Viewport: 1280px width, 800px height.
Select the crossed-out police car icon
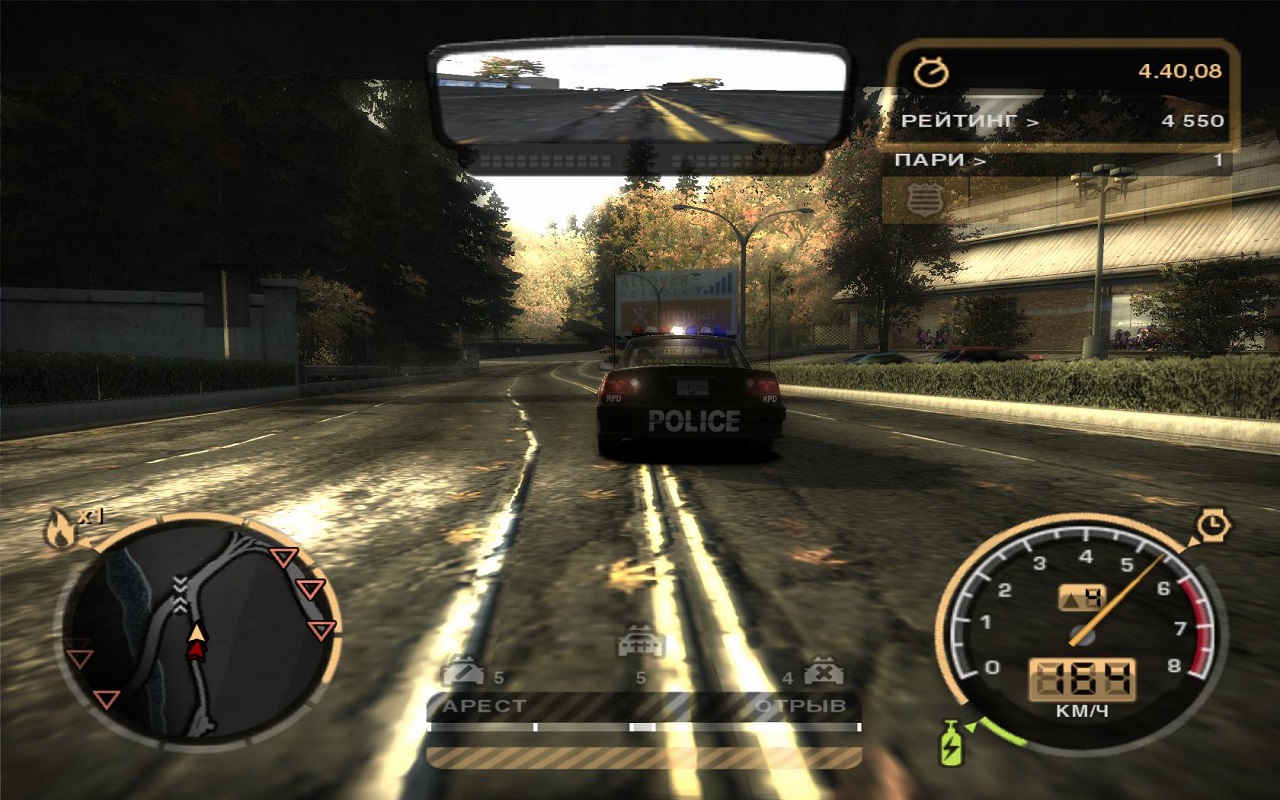click(824, 670)
